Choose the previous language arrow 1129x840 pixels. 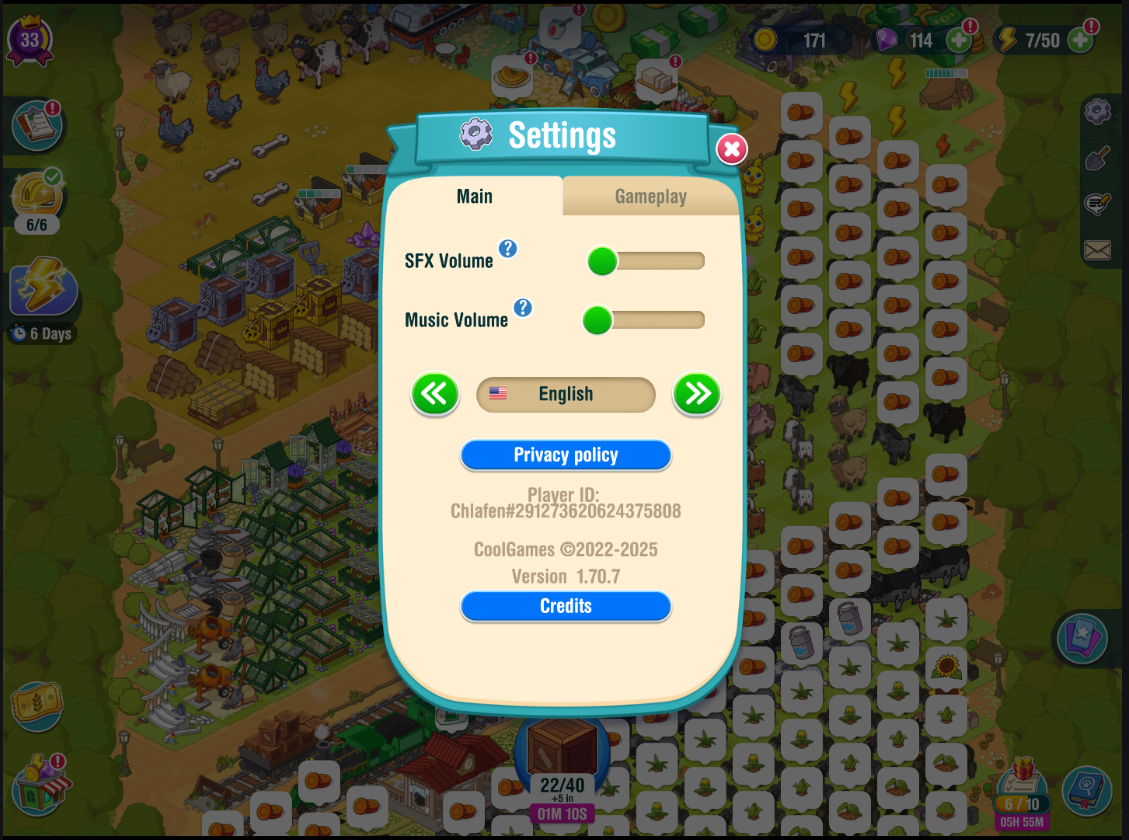pyautogui.click(x=435, y=394)
